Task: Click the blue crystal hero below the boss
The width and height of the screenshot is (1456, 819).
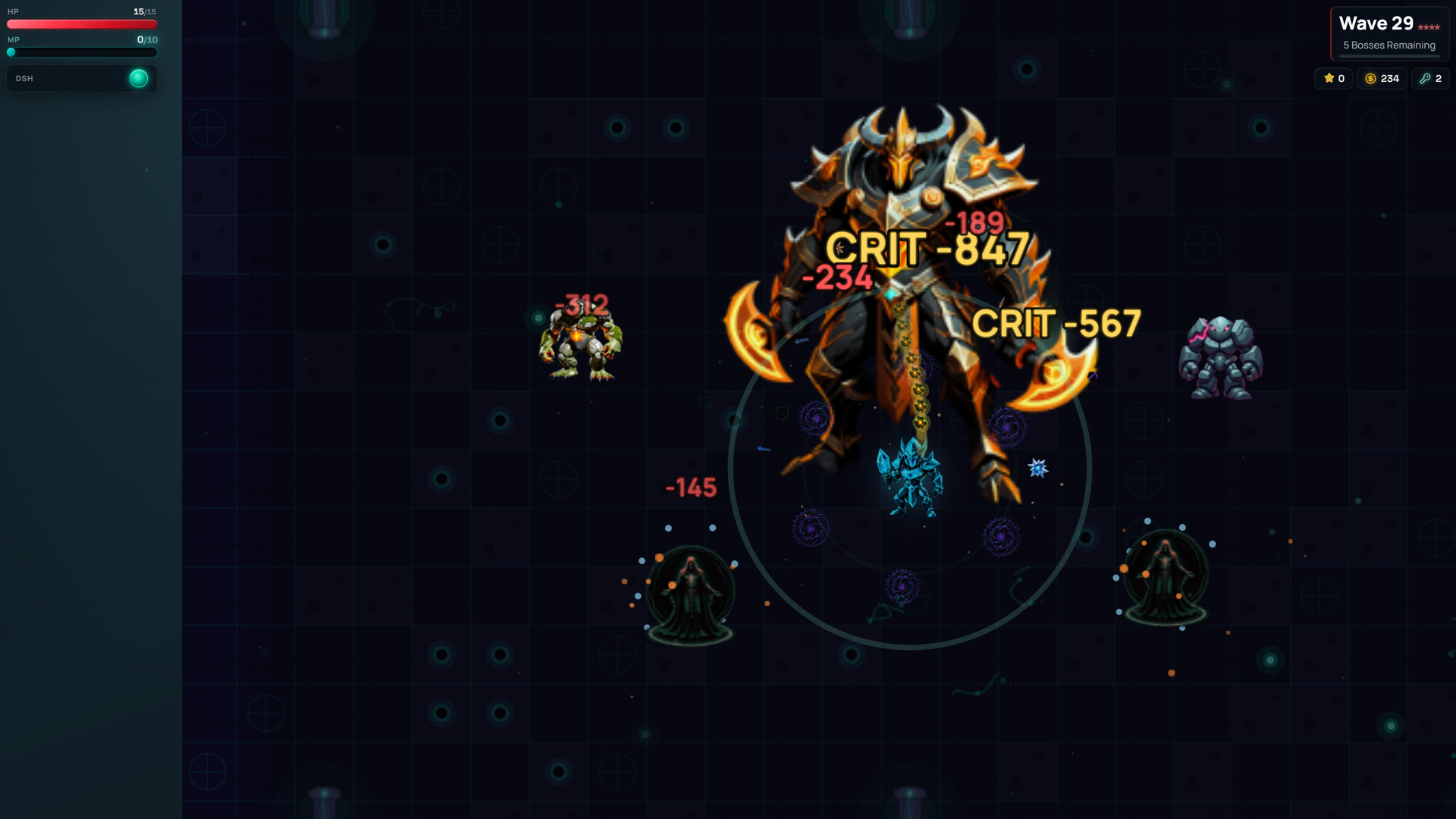Action: point(910,478)
